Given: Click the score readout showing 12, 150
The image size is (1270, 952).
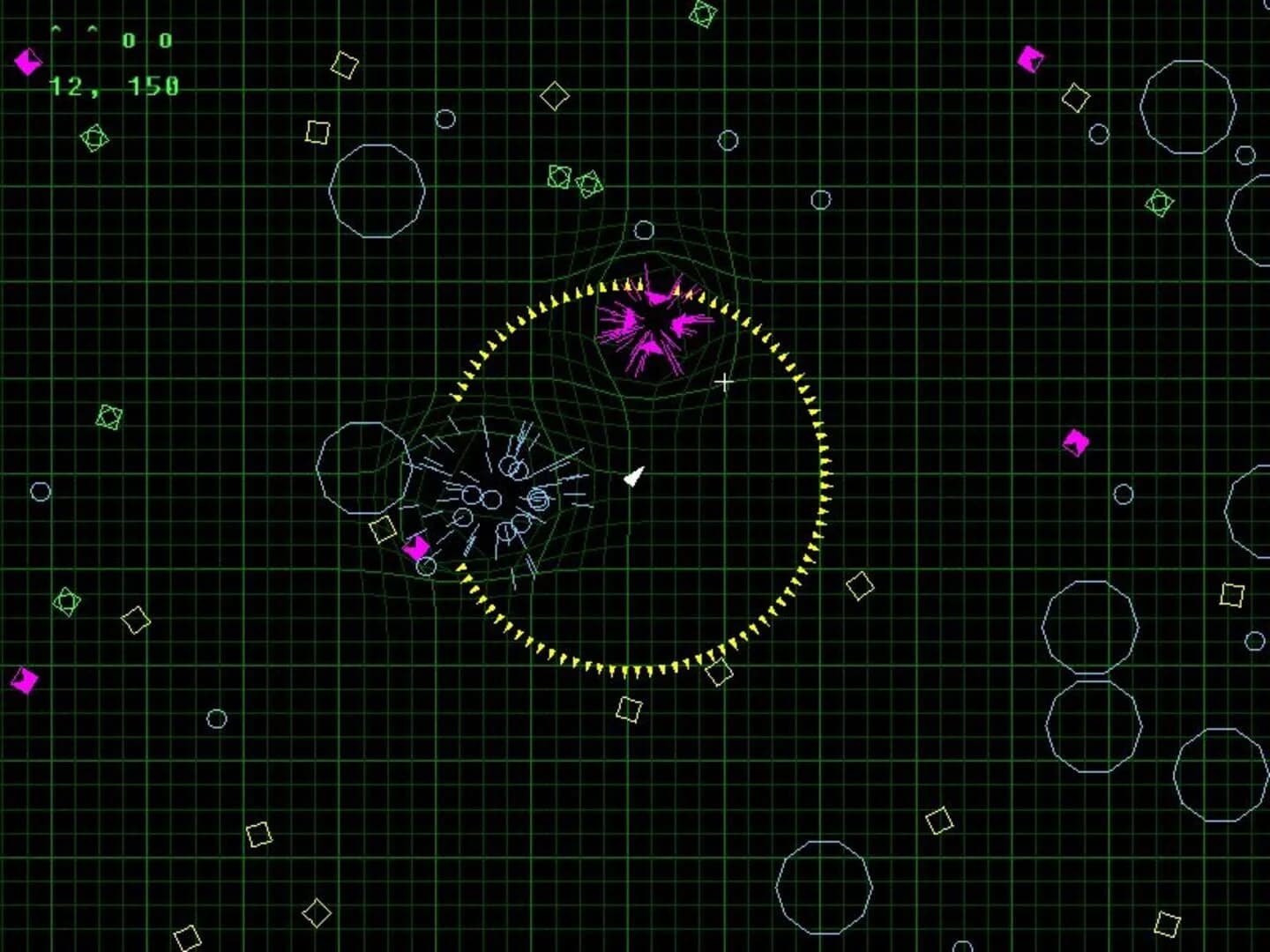Looking at the screenshot, I should 113,87.
